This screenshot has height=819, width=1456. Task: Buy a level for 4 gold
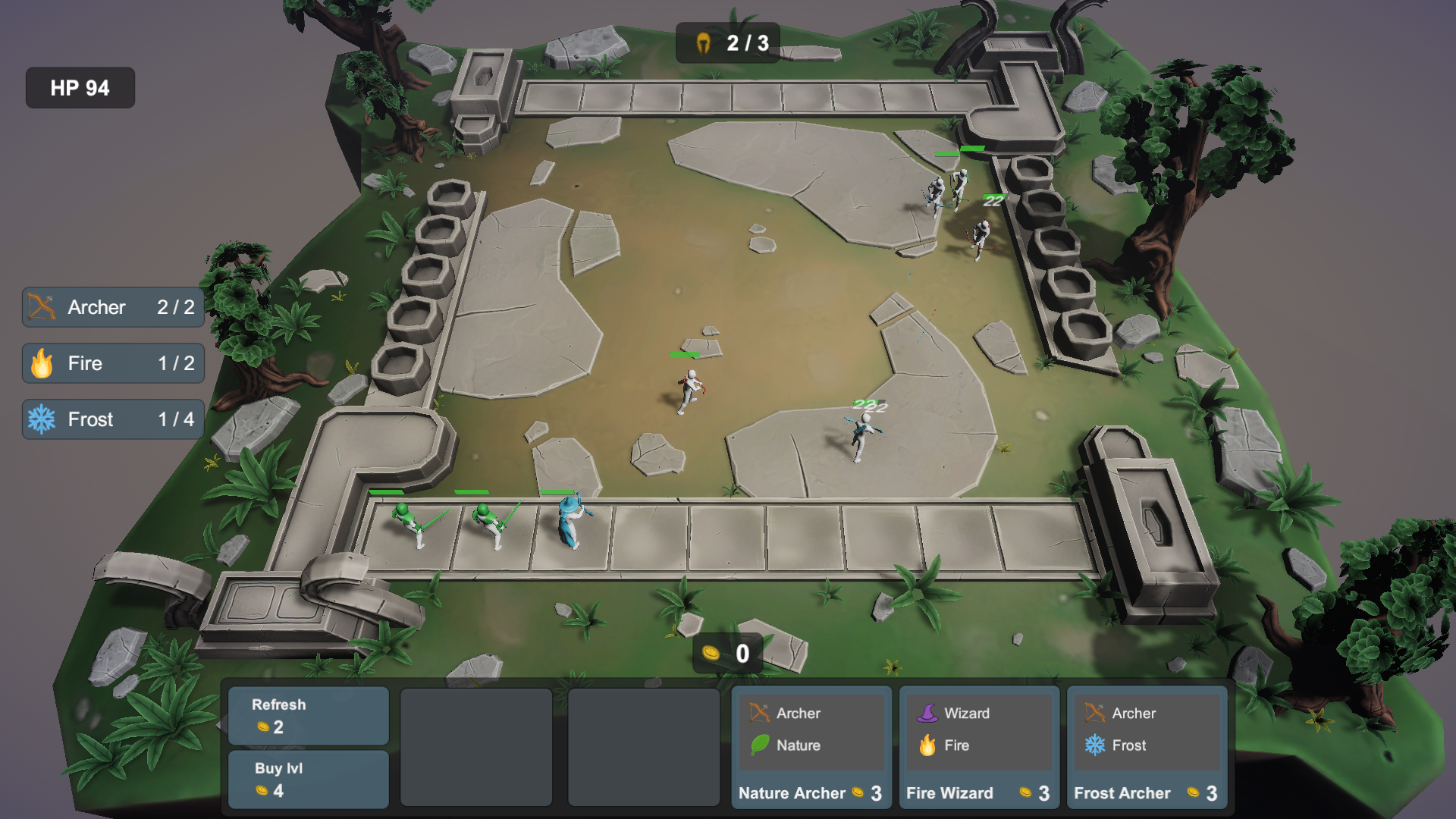(x=309, y=779)
